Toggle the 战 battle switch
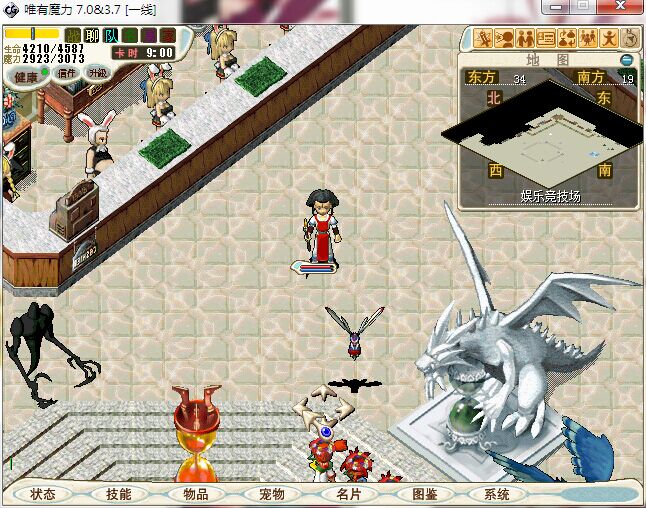The image size is (646, 508). [x=72, y=35]
